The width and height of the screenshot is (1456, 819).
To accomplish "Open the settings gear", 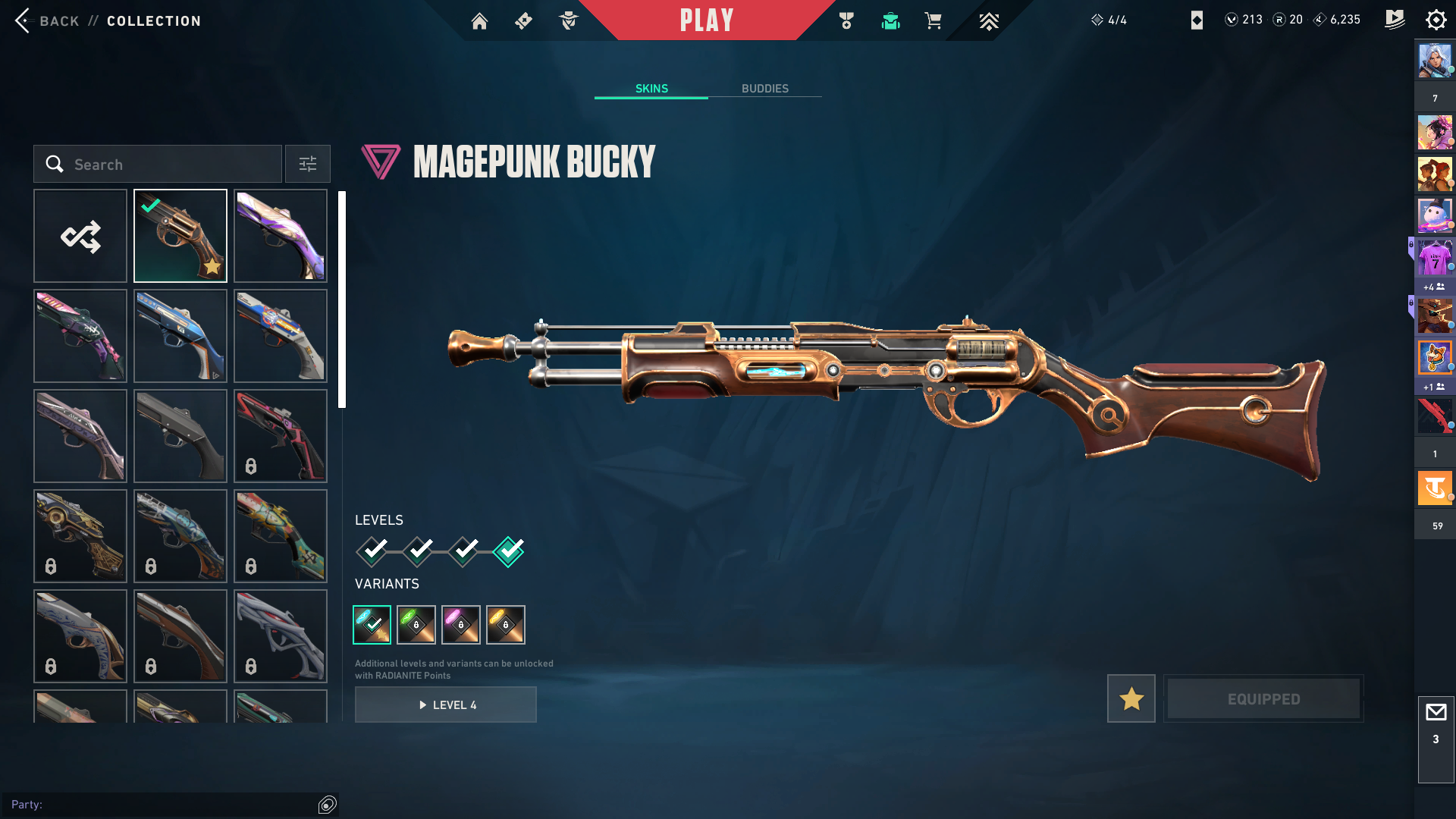I will pos(1436,20).
